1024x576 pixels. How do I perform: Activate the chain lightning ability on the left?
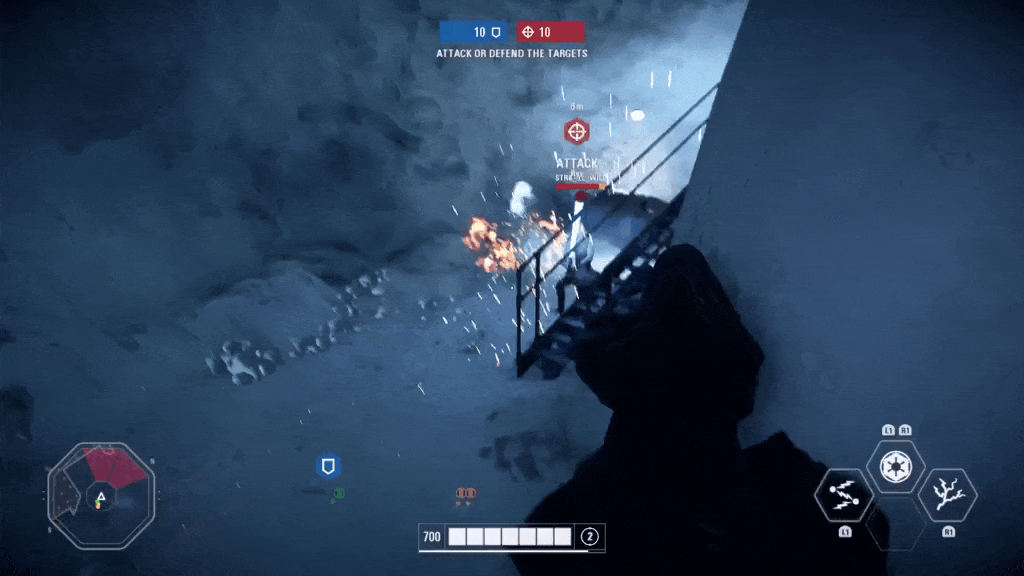844,495
